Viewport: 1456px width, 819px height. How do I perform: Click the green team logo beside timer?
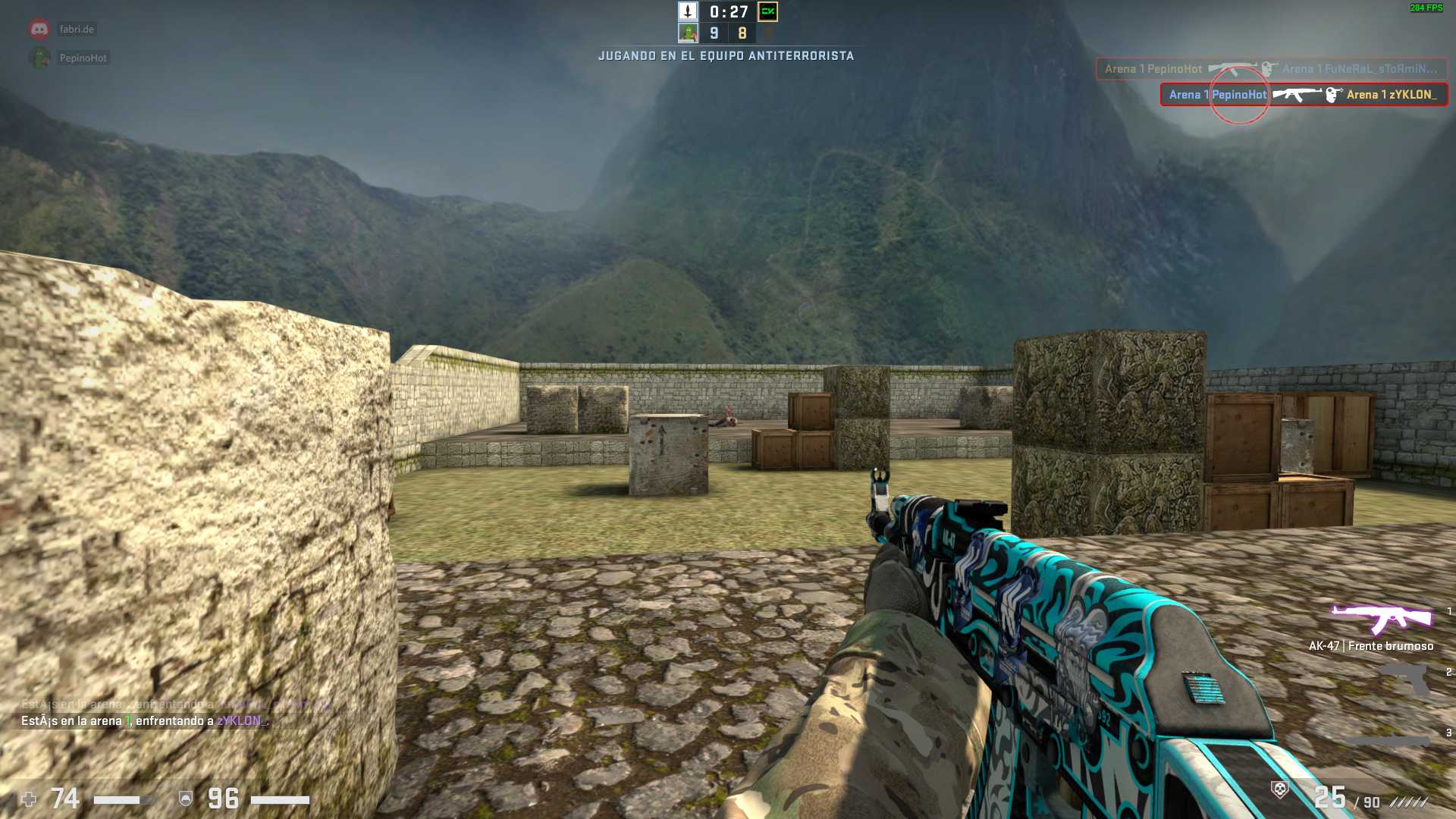pos(767,11)
